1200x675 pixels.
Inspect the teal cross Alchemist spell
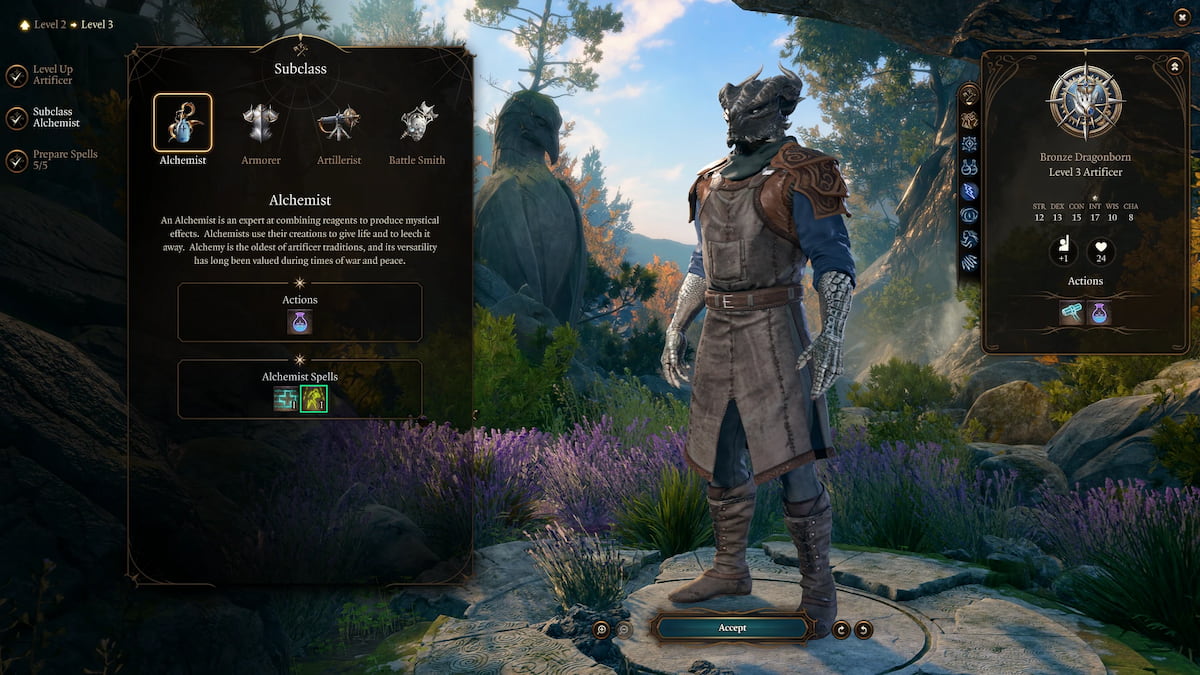click(286, 400)
